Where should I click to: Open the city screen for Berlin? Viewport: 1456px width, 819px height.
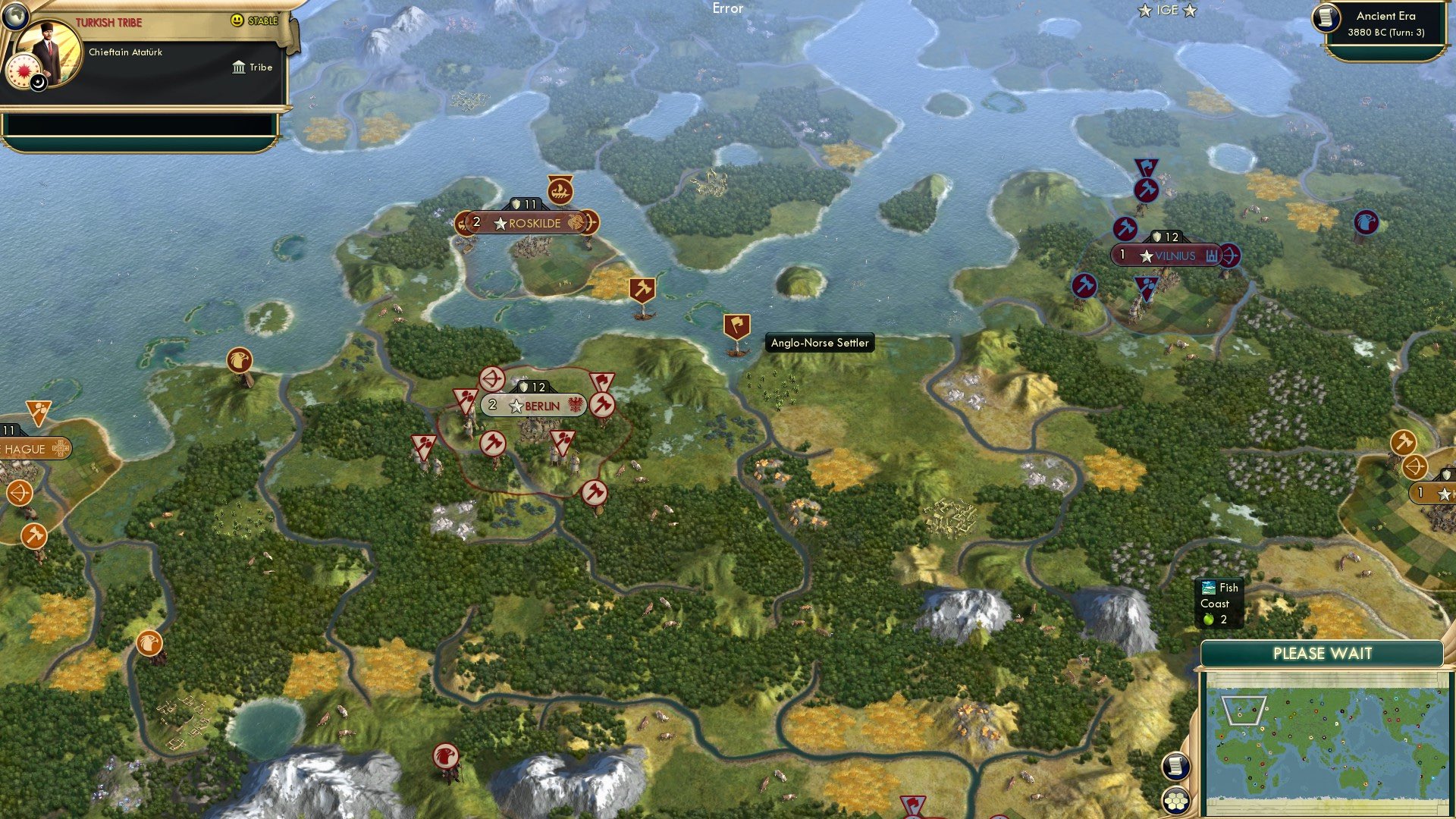pos(535,404)
